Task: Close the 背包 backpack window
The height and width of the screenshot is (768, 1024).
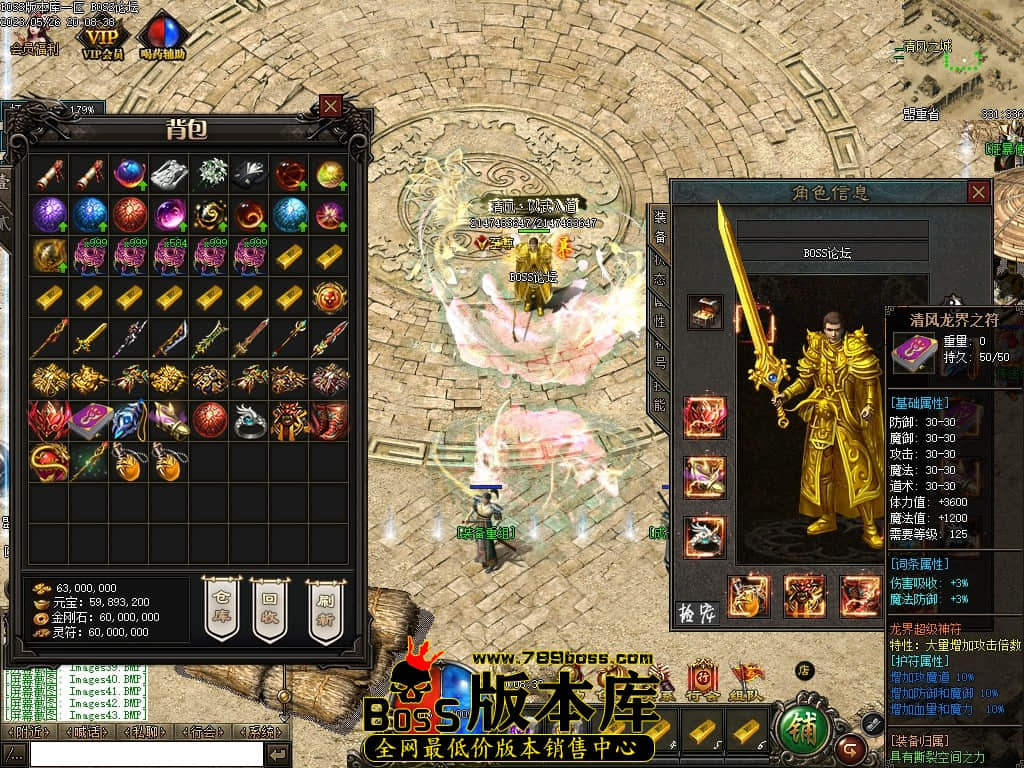Action: click(x=331, y=106)
